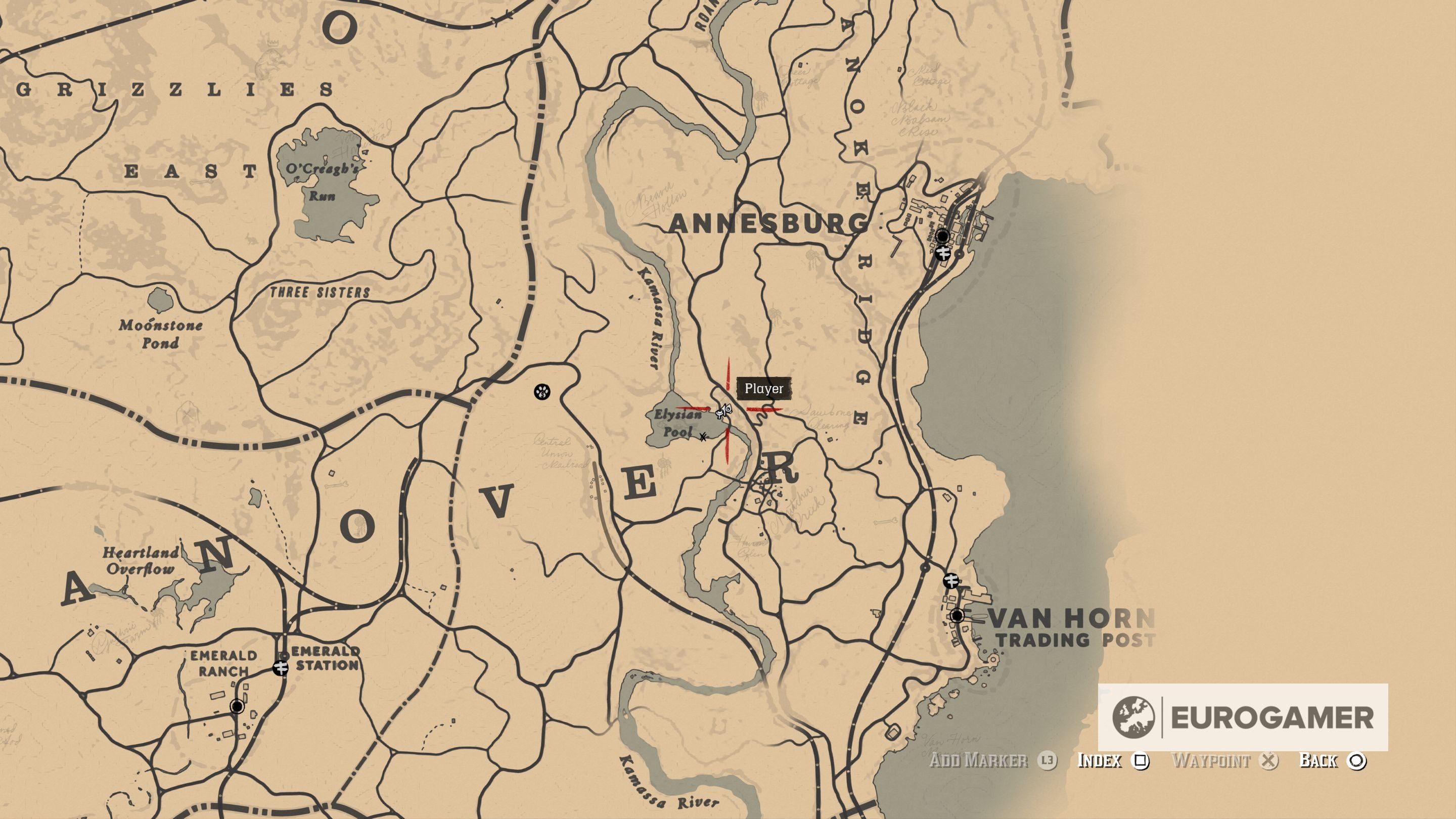
Task: Select the legendary animal paw icon
Action: point(542,392)
